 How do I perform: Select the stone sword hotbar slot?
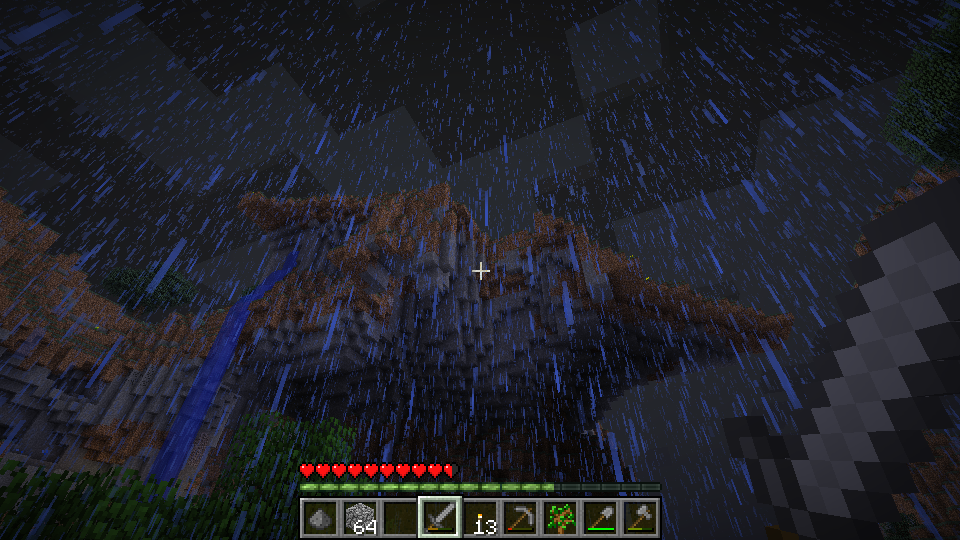point(440,518)
